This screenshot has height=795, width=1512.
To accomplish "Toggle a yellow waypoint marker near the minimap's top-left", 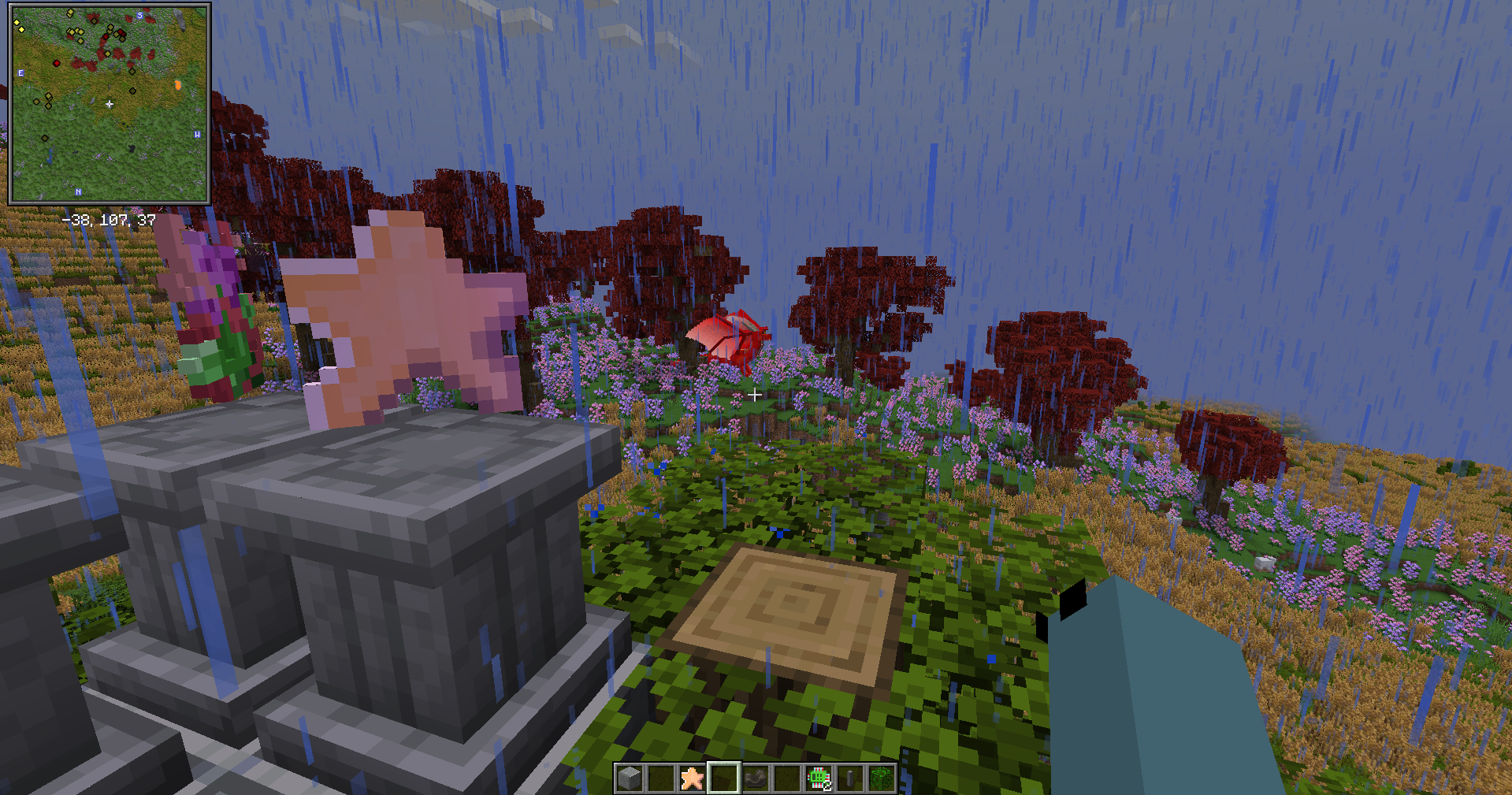I will [17, 22].
